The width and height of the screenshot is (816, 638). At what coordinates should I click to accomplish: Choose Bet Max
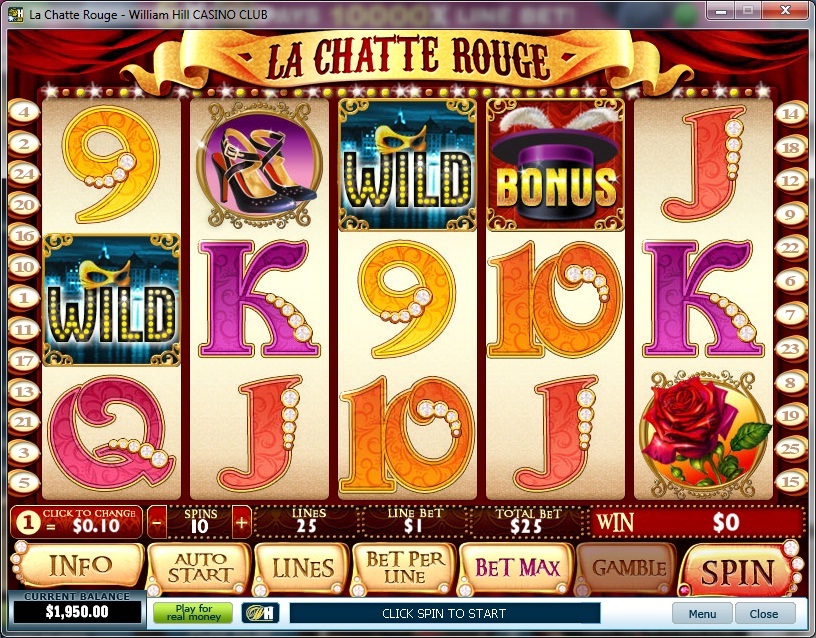(516, 569)
